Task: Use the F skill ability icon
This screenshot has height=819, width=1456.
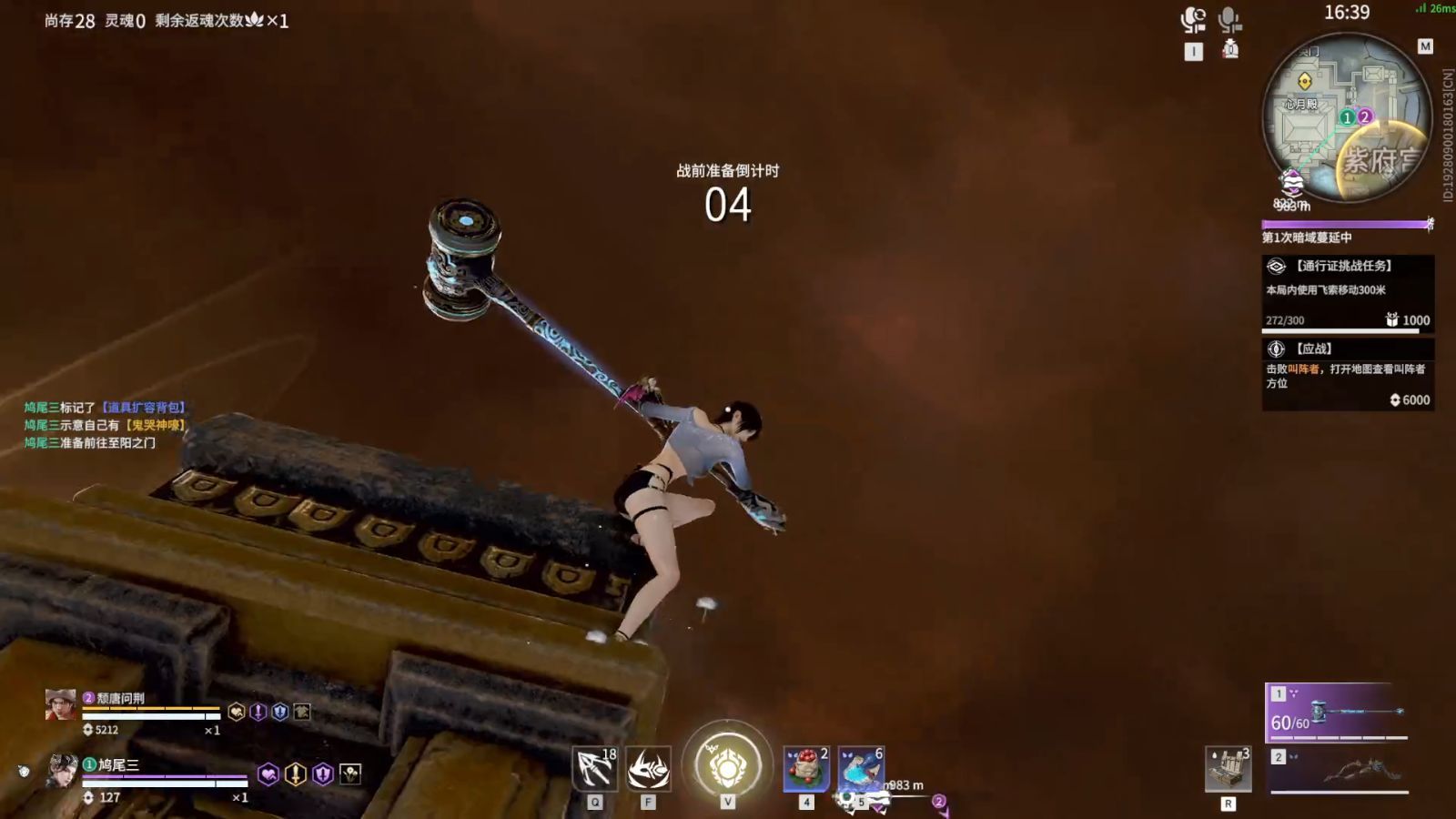Action: (648, 769)
